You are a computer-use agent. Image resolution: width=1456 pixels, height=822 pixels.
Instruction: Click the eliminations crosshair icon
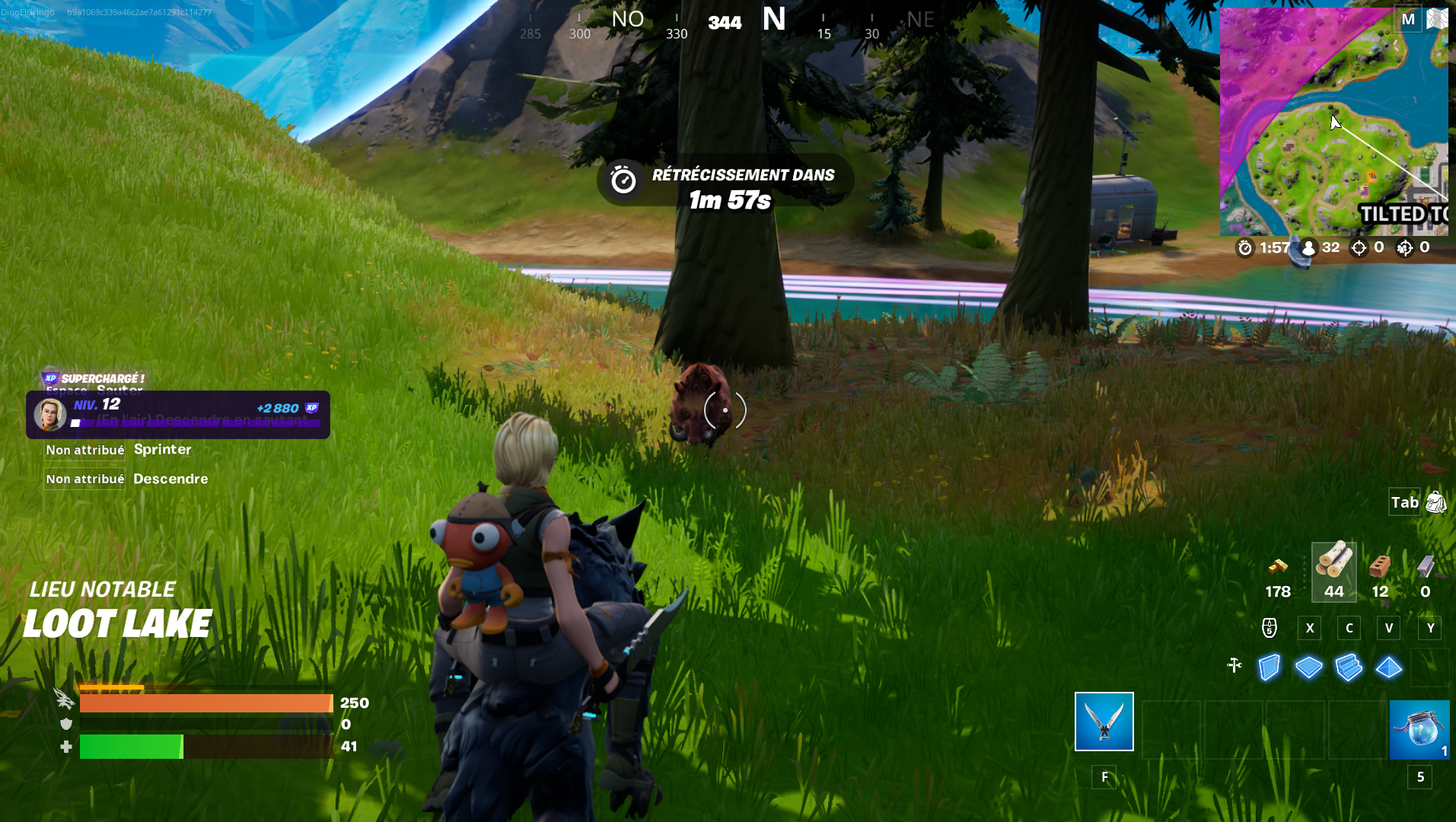[x=1358, y=247]
